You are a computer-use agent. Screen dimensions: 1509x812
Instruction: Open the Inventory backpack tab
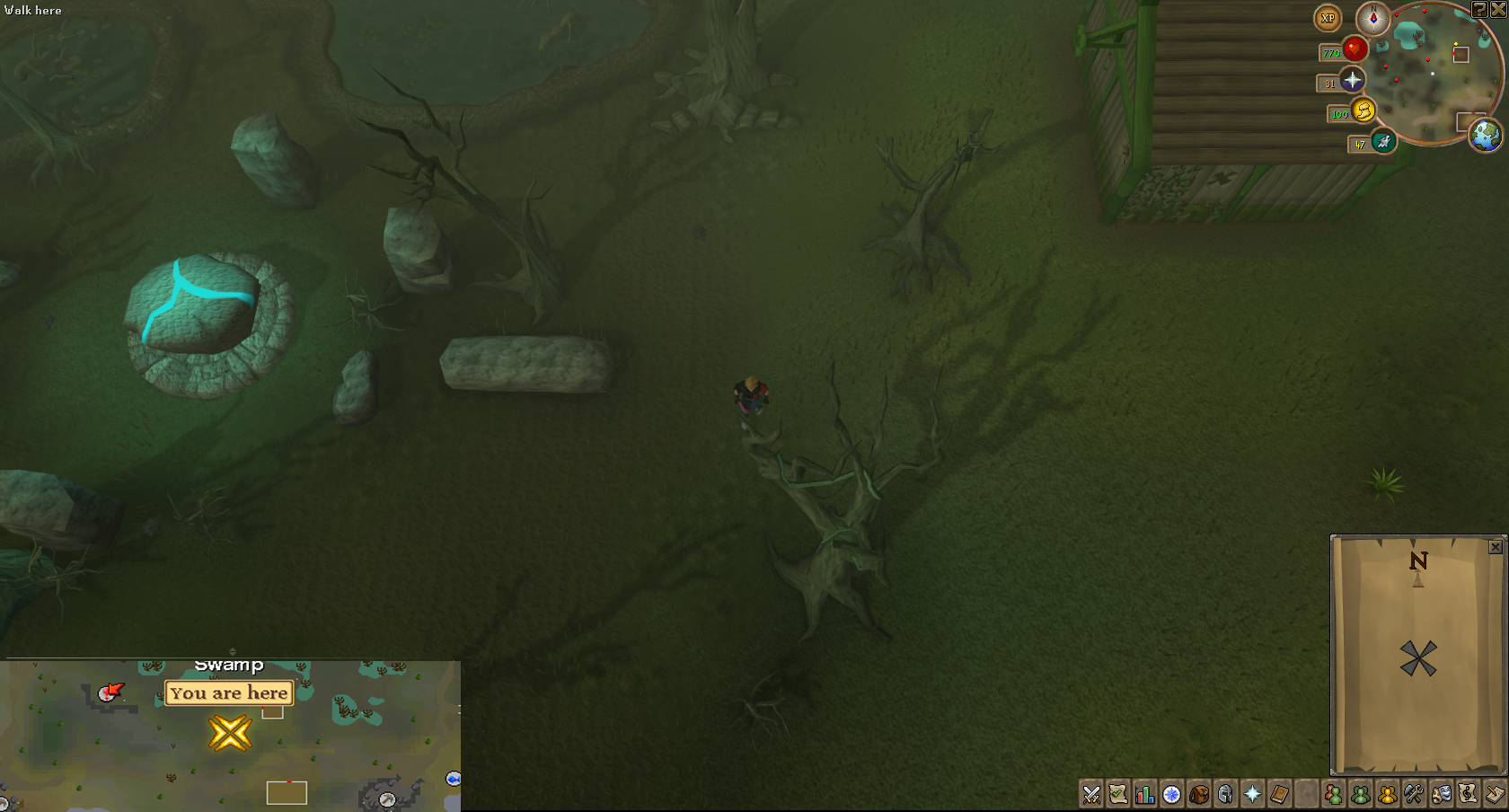click(1199, 794)
